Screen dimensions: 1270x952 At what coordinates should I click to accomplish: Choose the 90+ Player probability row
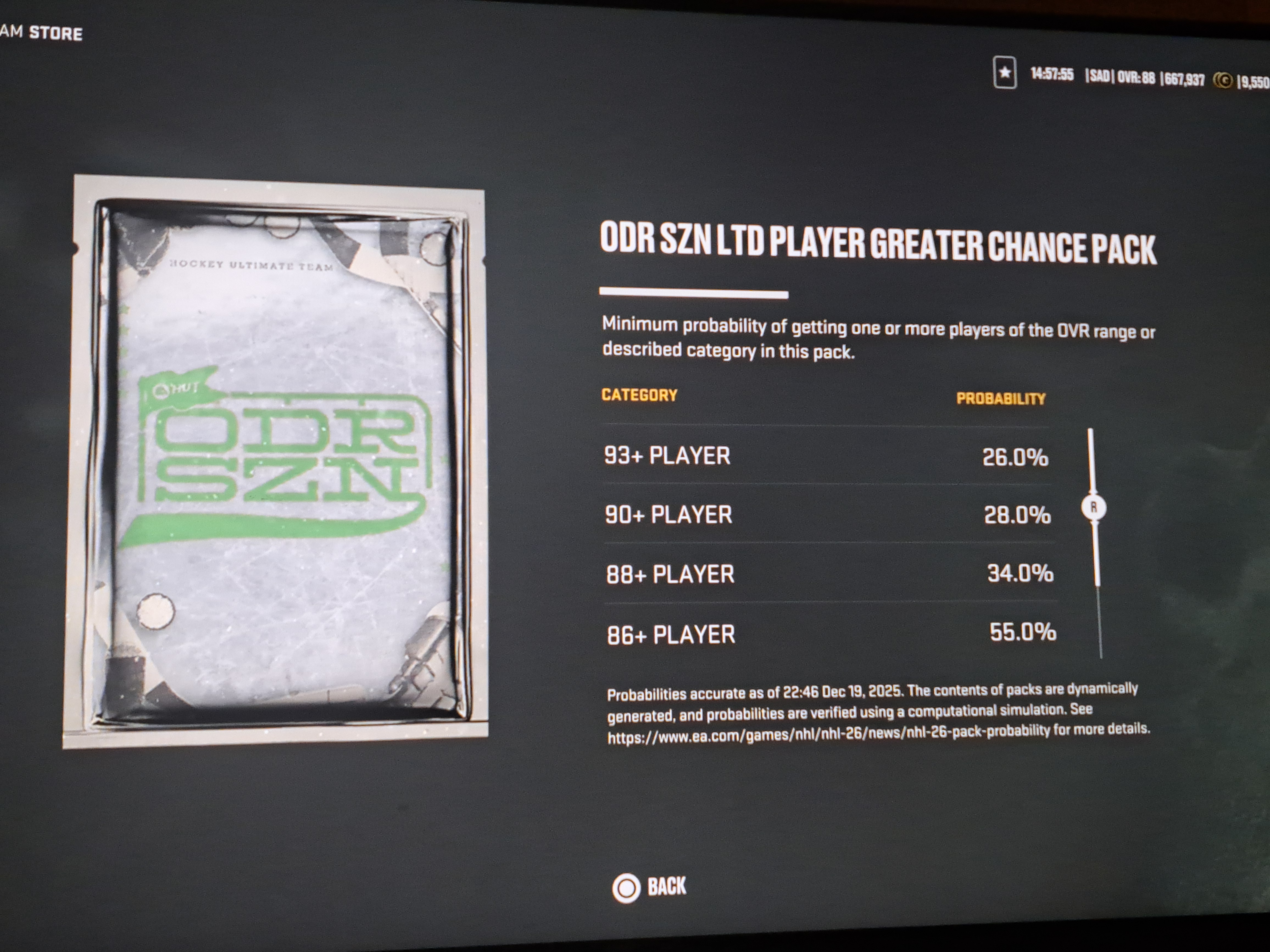click(828, 515)
